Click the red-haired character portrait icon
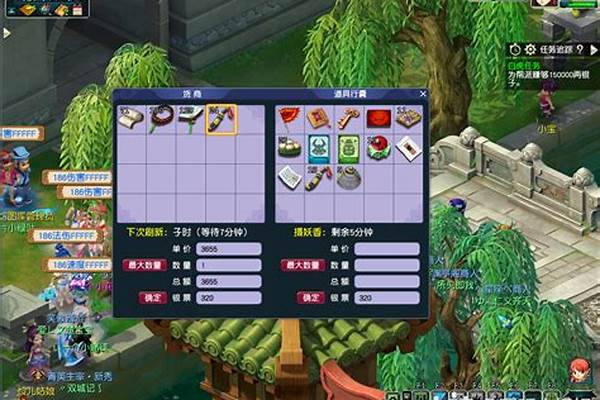The height and width of the screenshot is (400, 600). (579, 372)
